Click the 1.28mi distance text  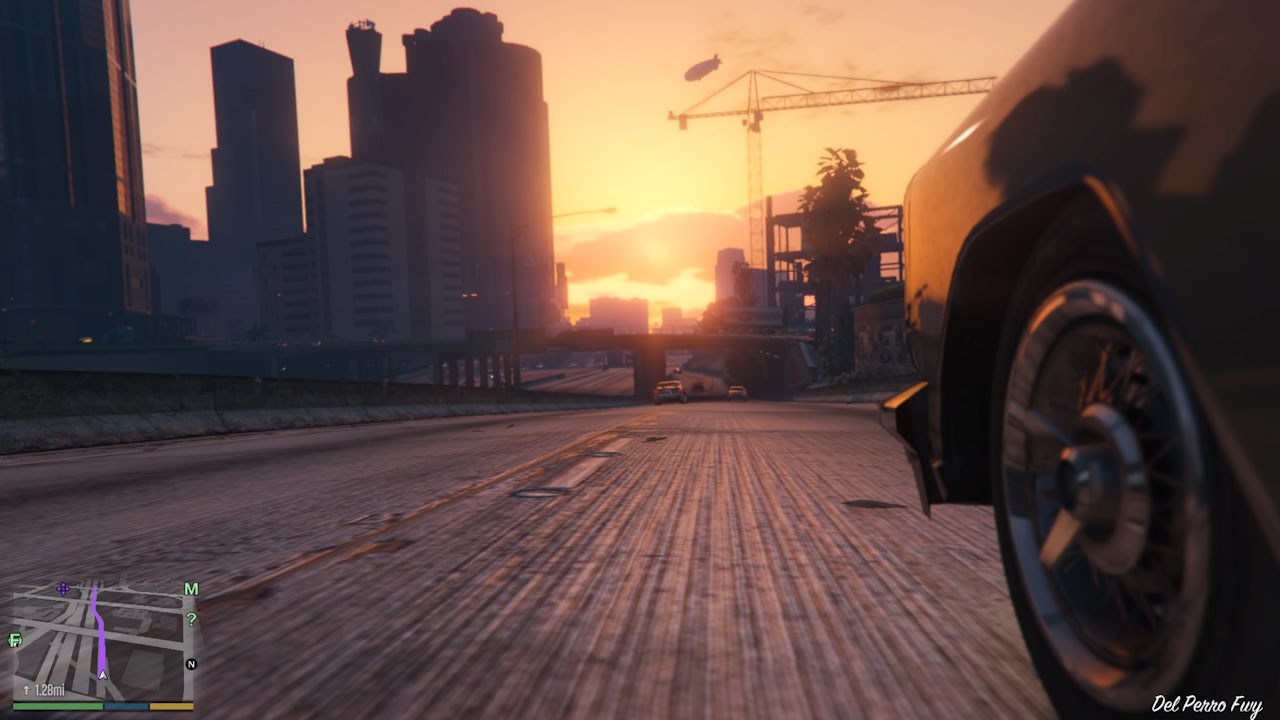[49, 688]
